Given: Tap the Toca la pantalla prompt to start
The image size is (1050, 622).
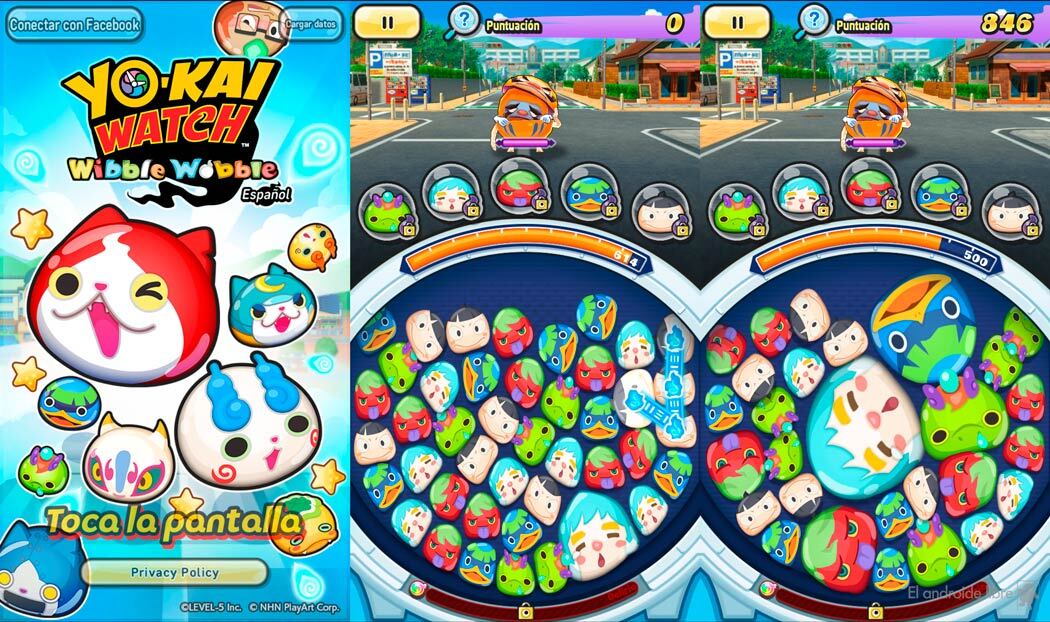Looking at the screenshot, I should point(174,521).
